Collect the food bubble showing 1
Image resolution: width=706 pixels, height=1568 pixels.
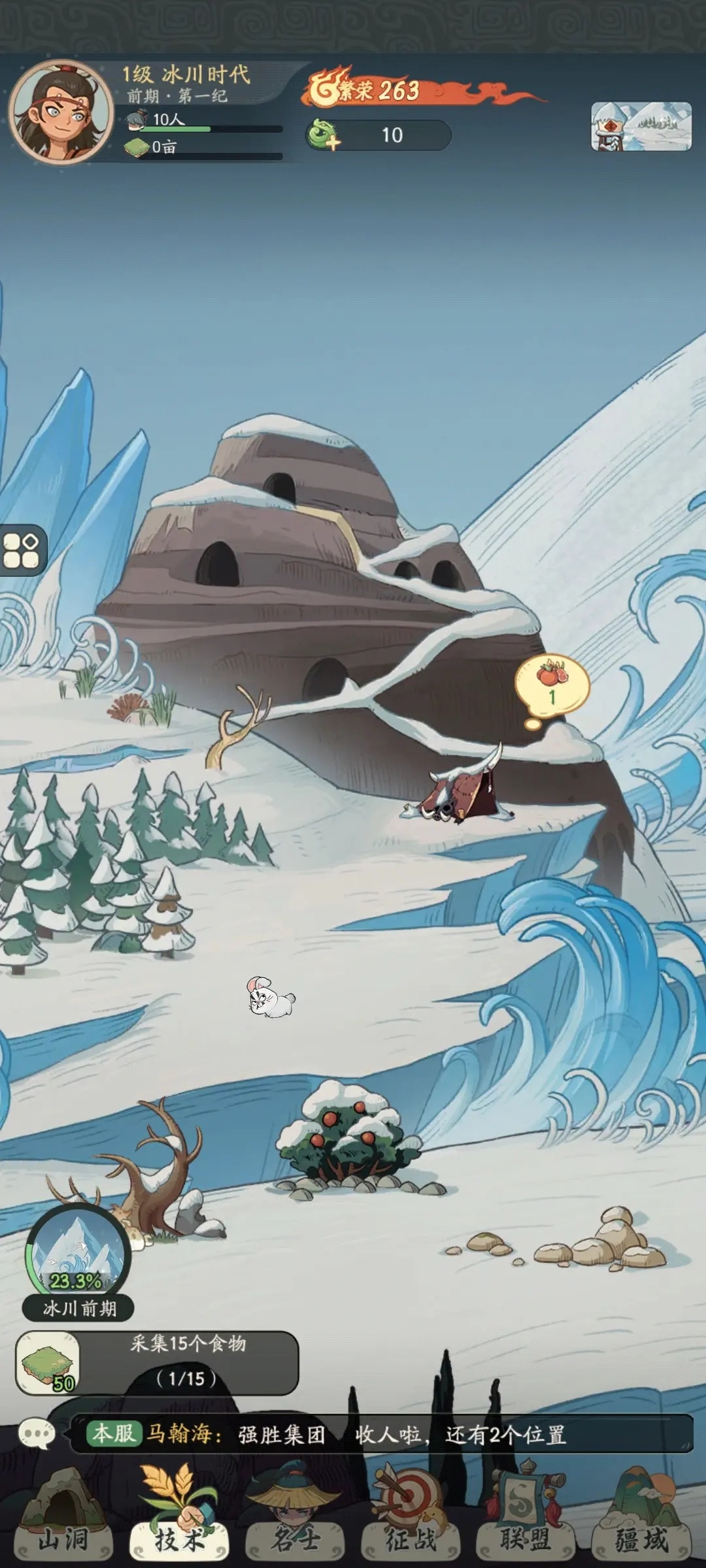coord(552,685)
